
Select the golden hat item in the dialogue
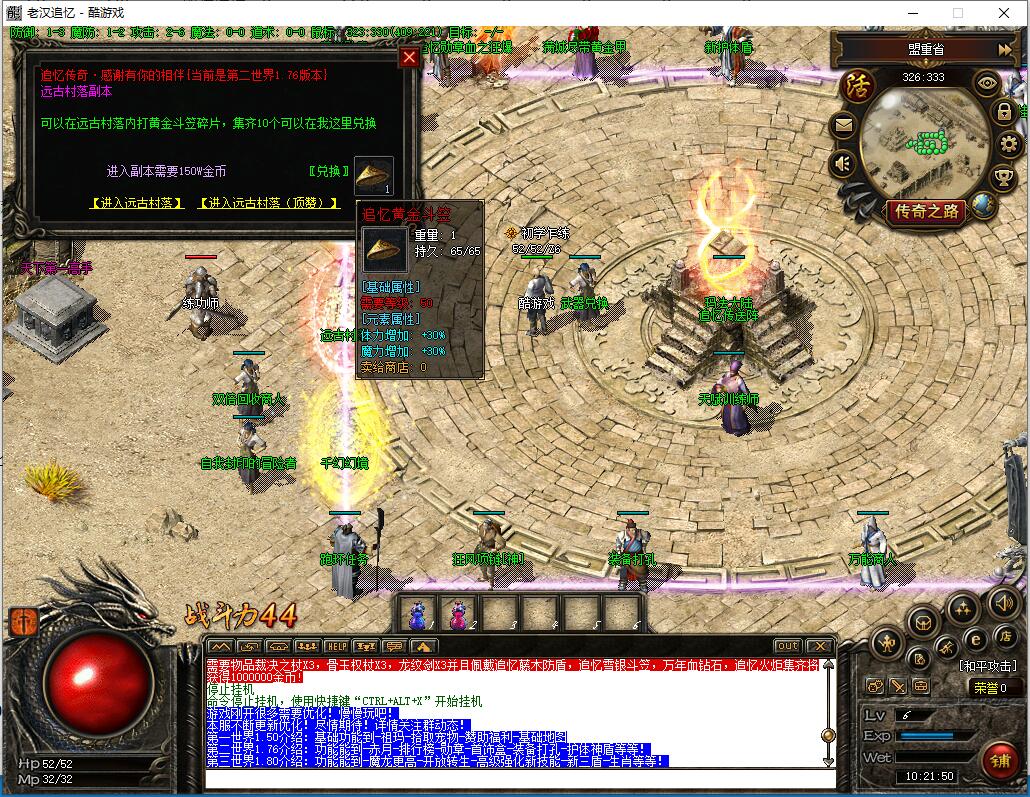click(374, 176)
